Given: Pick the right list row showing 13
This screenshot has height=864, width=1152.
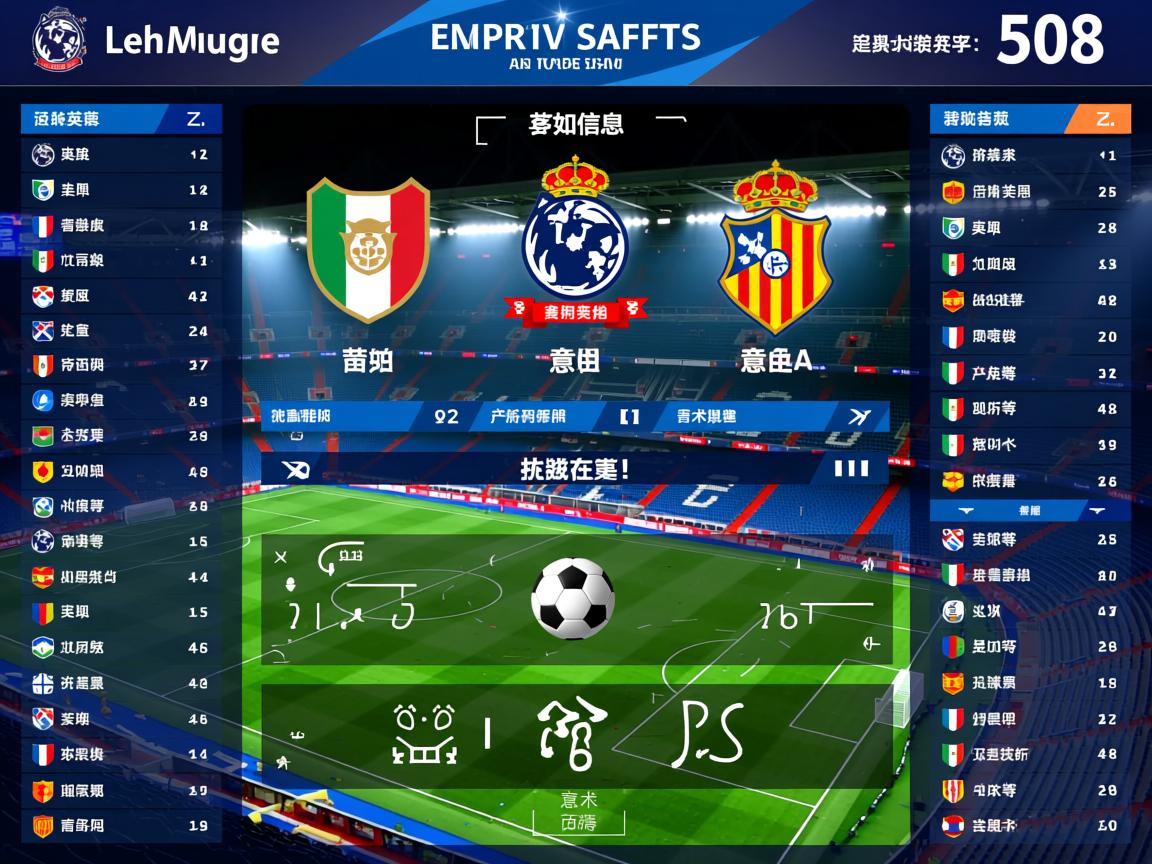Looking at the screenshot, I should (1030, 264).
